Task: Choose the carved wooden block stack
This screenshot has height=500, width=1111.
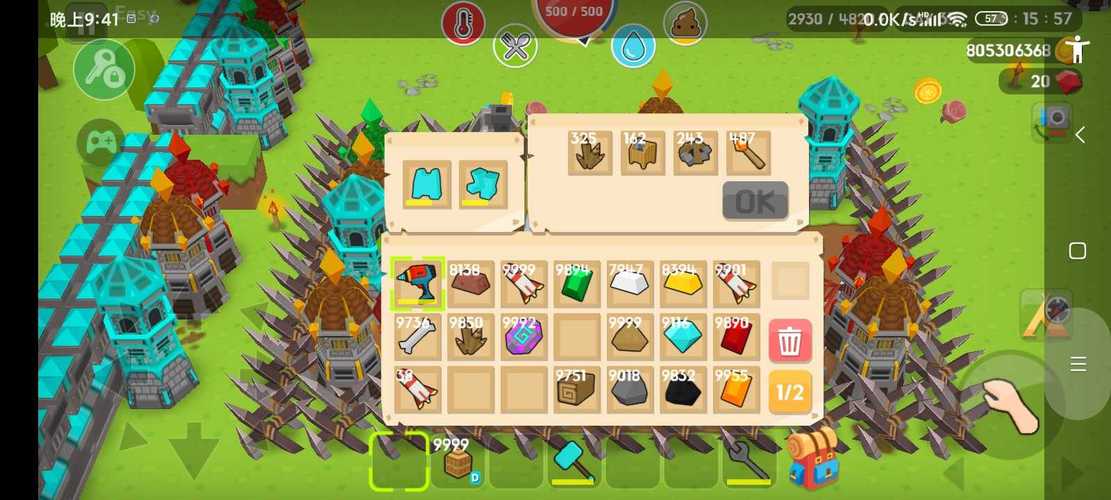Action: 577,391
